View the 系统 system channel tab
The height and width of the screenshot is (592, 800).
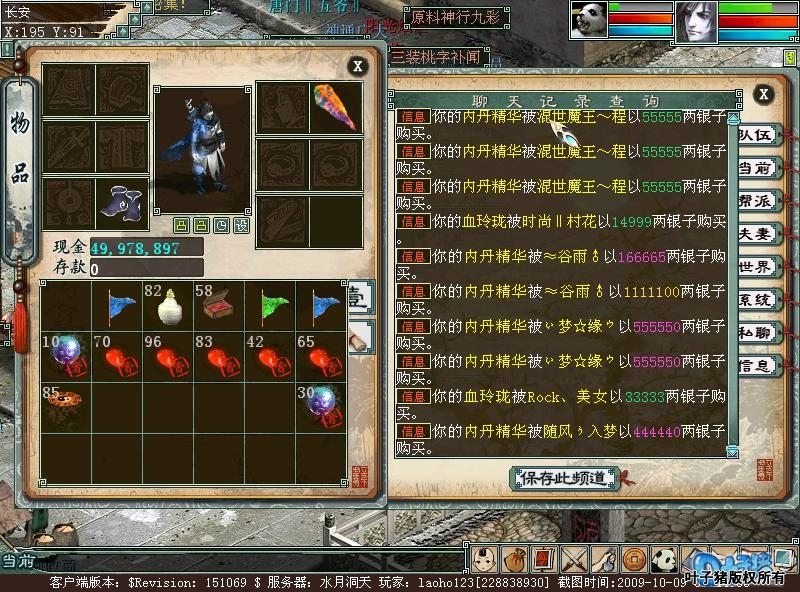coord(756,300)
